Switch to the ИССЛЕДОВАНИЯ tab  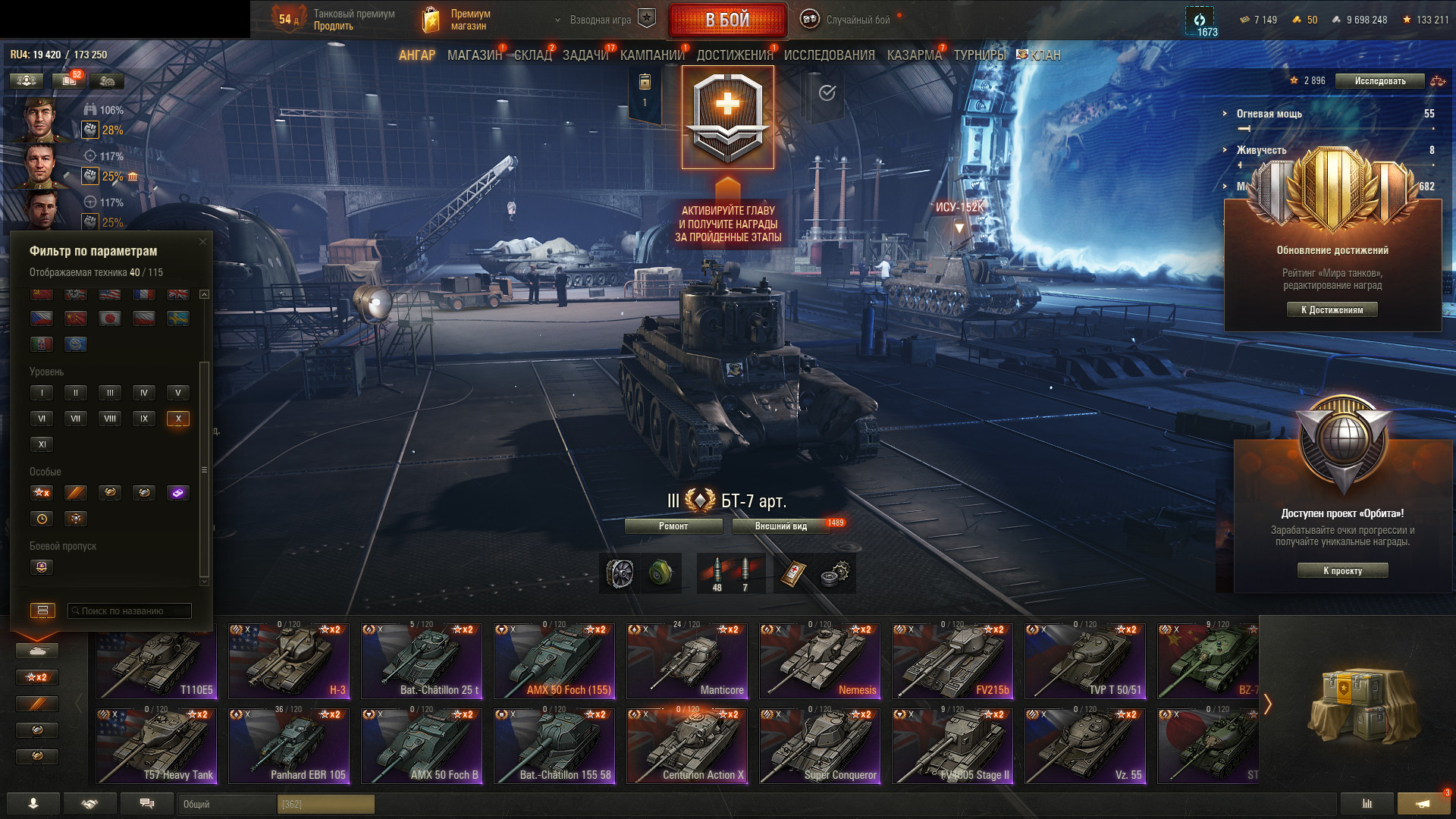click(829, 55)
